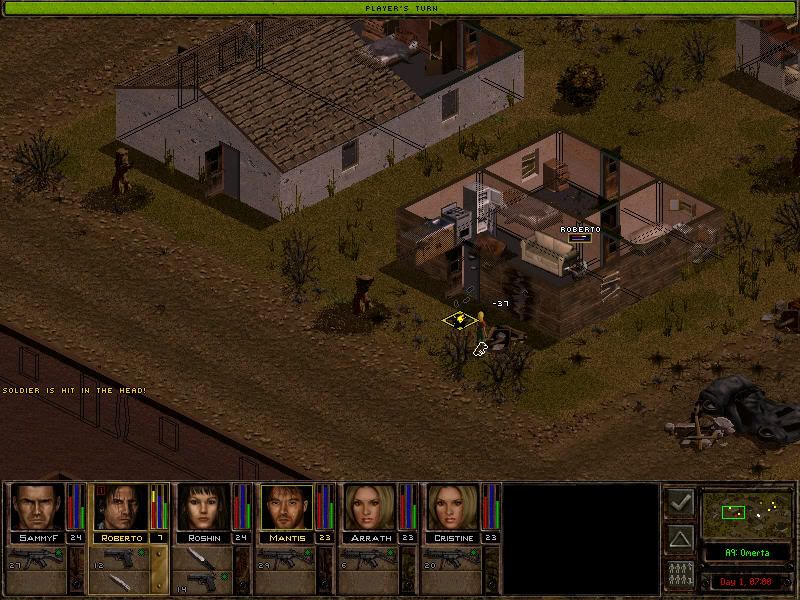The height and width of the screenshot is (600, 800).
Task: Open the squad figures button
Action: (x=680, y=577)
